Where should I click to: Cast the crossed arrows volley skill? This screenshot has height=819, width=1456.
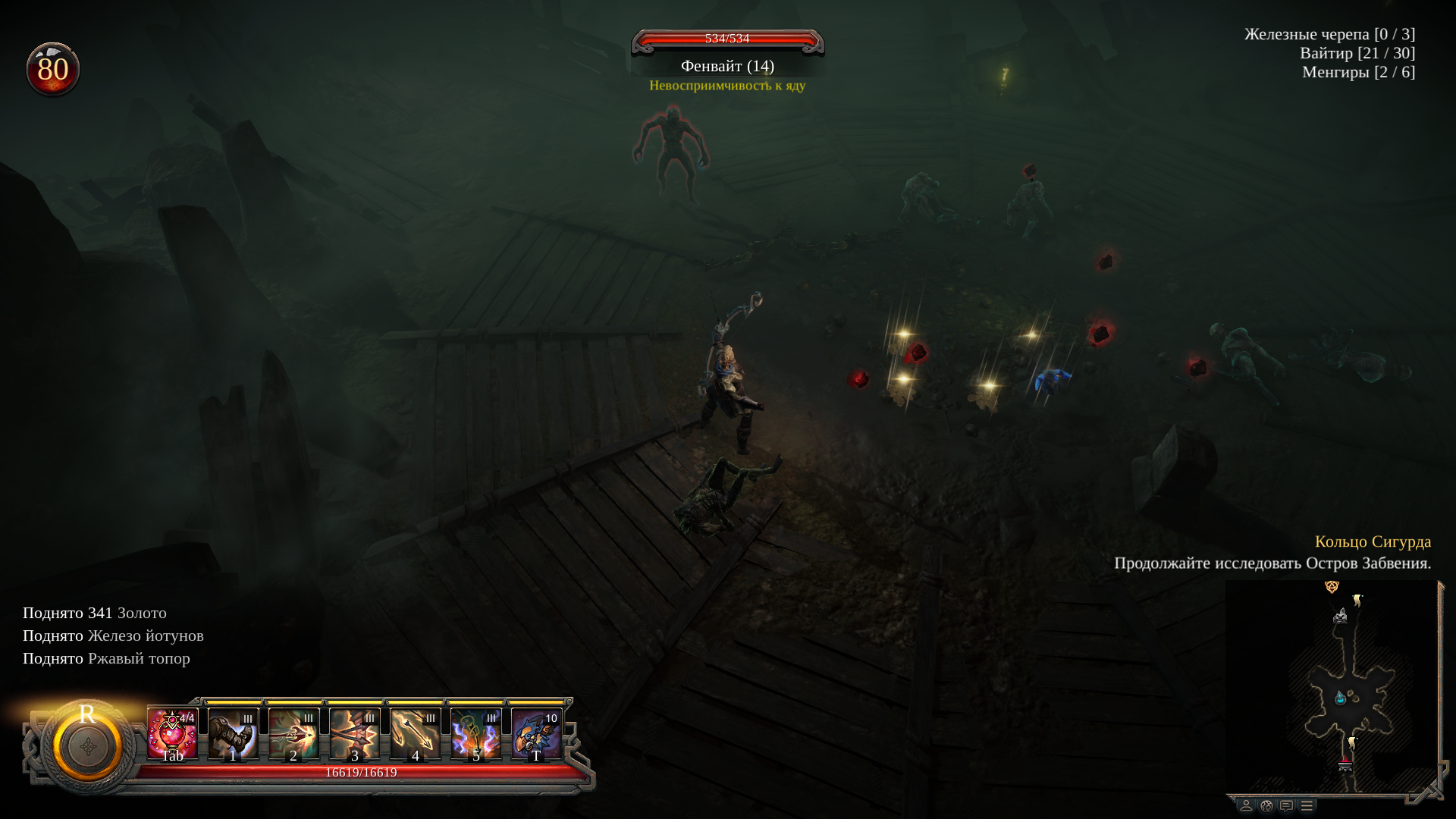(354, 733)
